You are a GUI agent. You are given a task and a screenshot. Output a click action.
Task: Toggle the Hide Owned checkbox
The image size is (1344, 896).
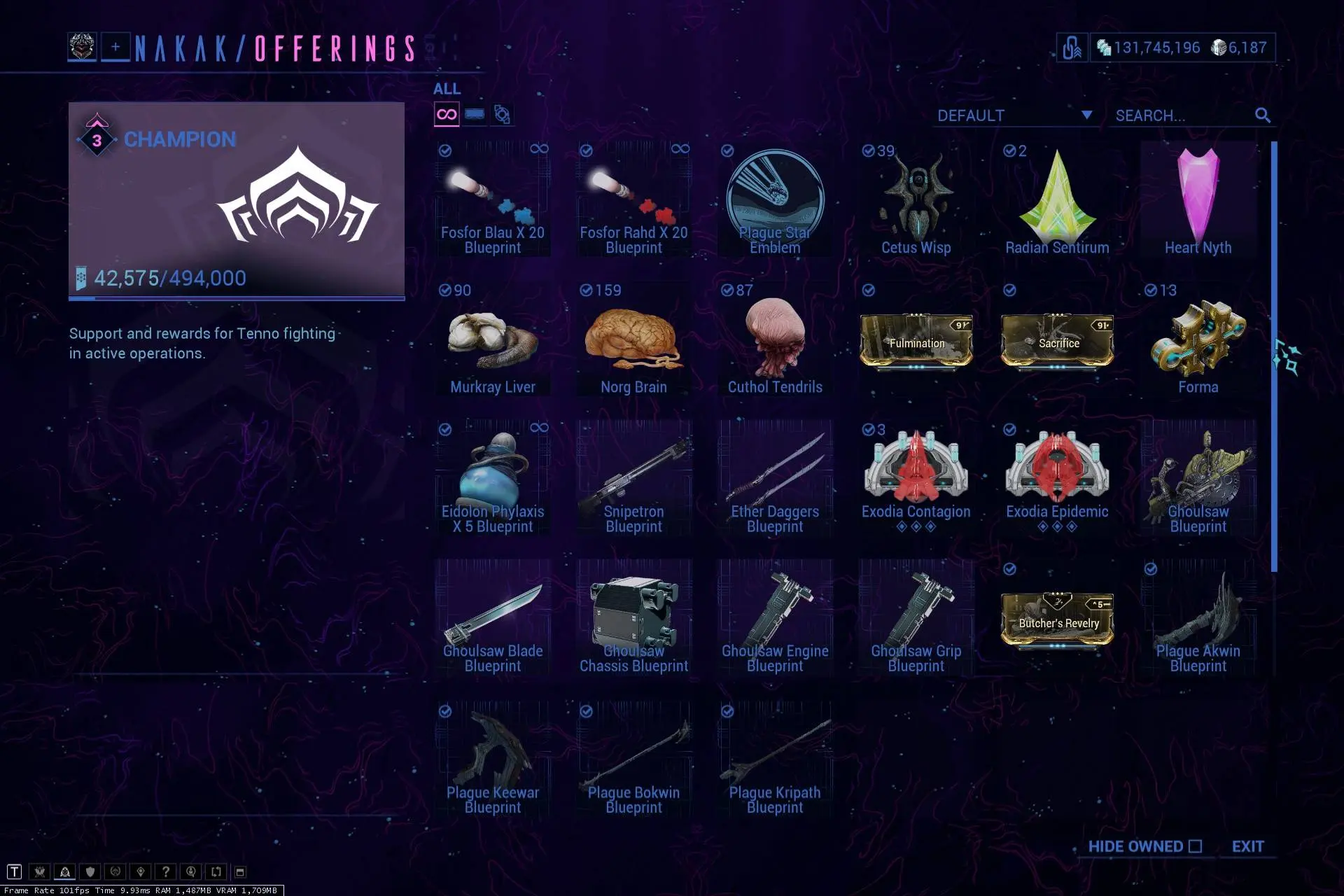(1194, 846)
